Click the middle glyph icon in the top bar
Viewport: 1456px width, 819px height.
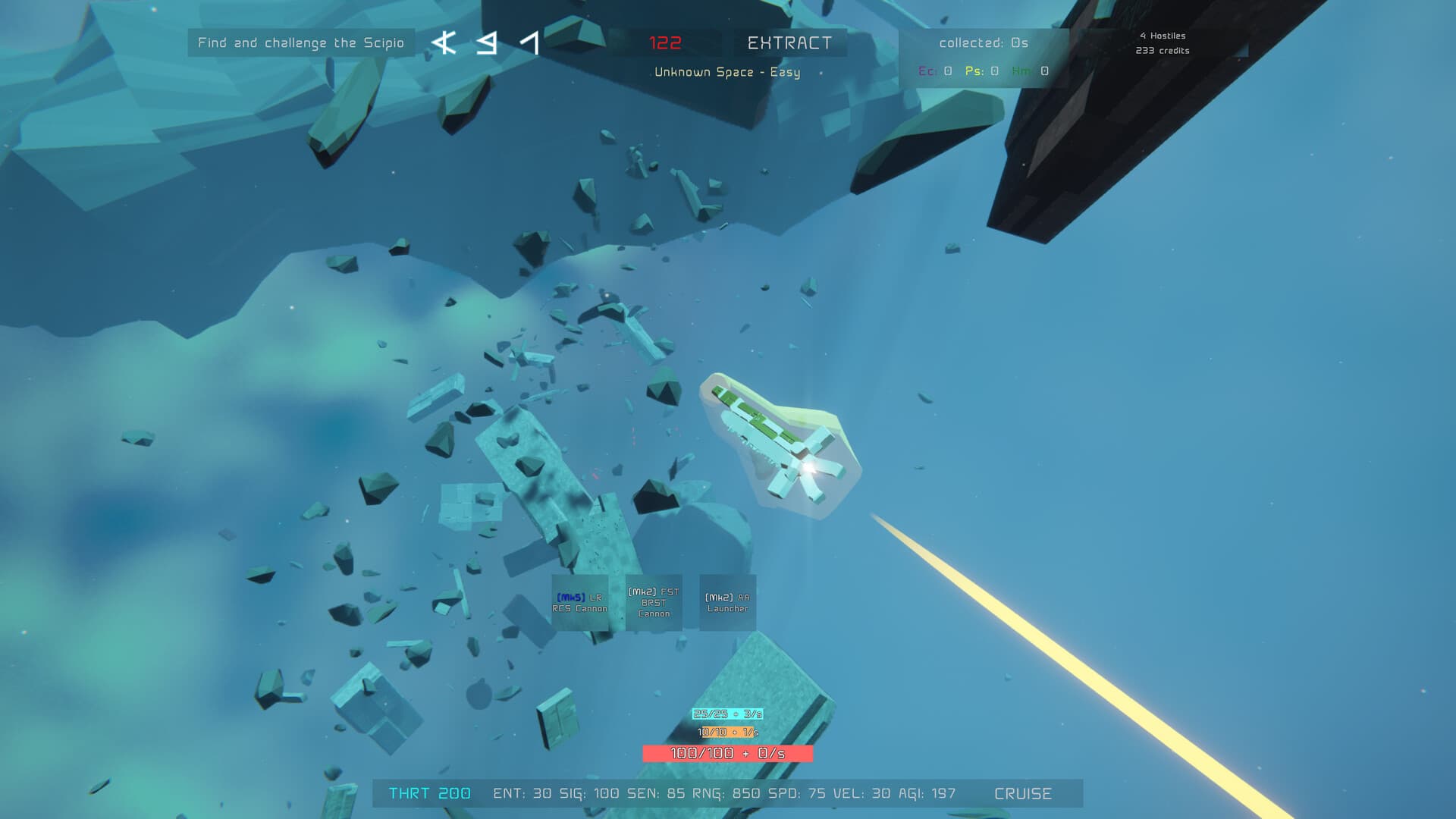(x=485, y=43)
